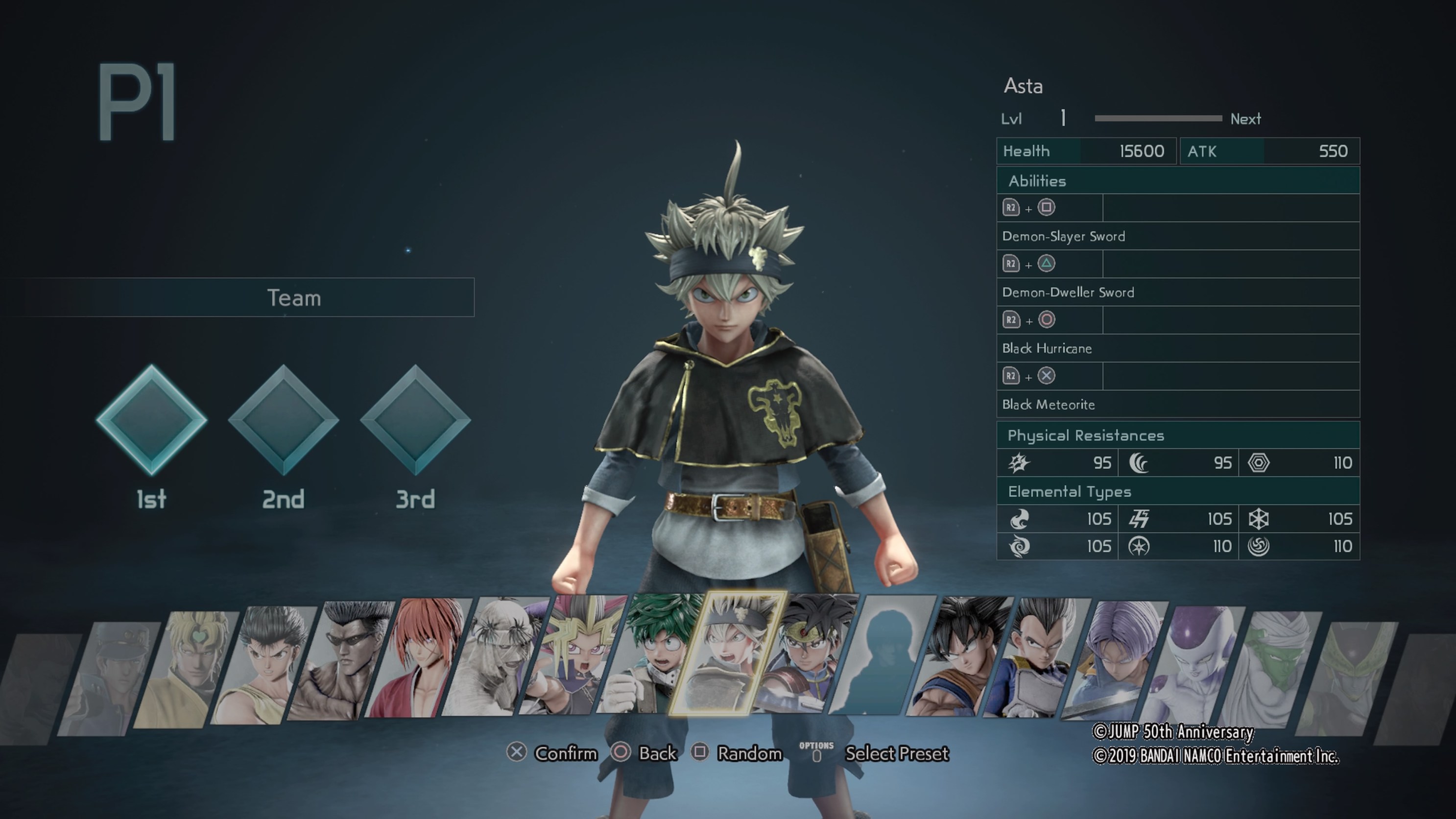Select the R2 + Circle icon for Black Hurricane

pos(1046,320)
